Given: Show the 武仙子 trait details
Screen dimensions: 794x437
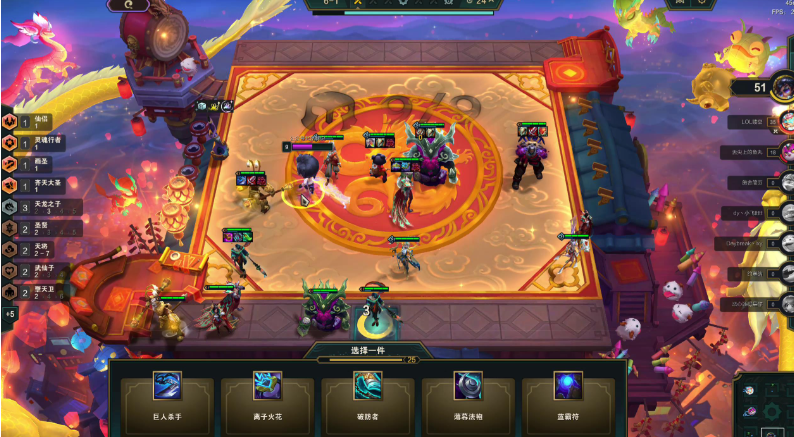Looking at the screenshot, I should point(30,271).
